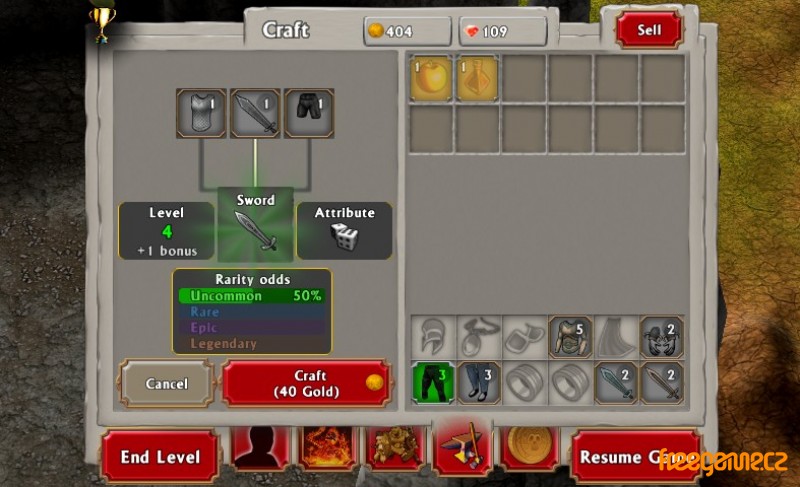Click the dark gauntlets equipment slot
Image resolution: width=800 pixels, height=487 pixels.
point(662,337)
